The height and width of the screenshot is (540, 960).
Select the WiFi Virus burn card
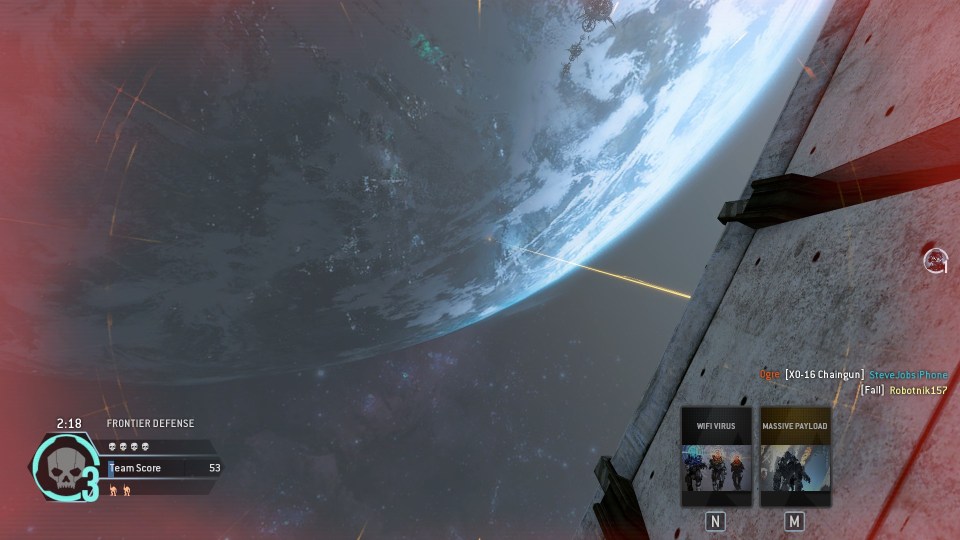pos(716,456)
